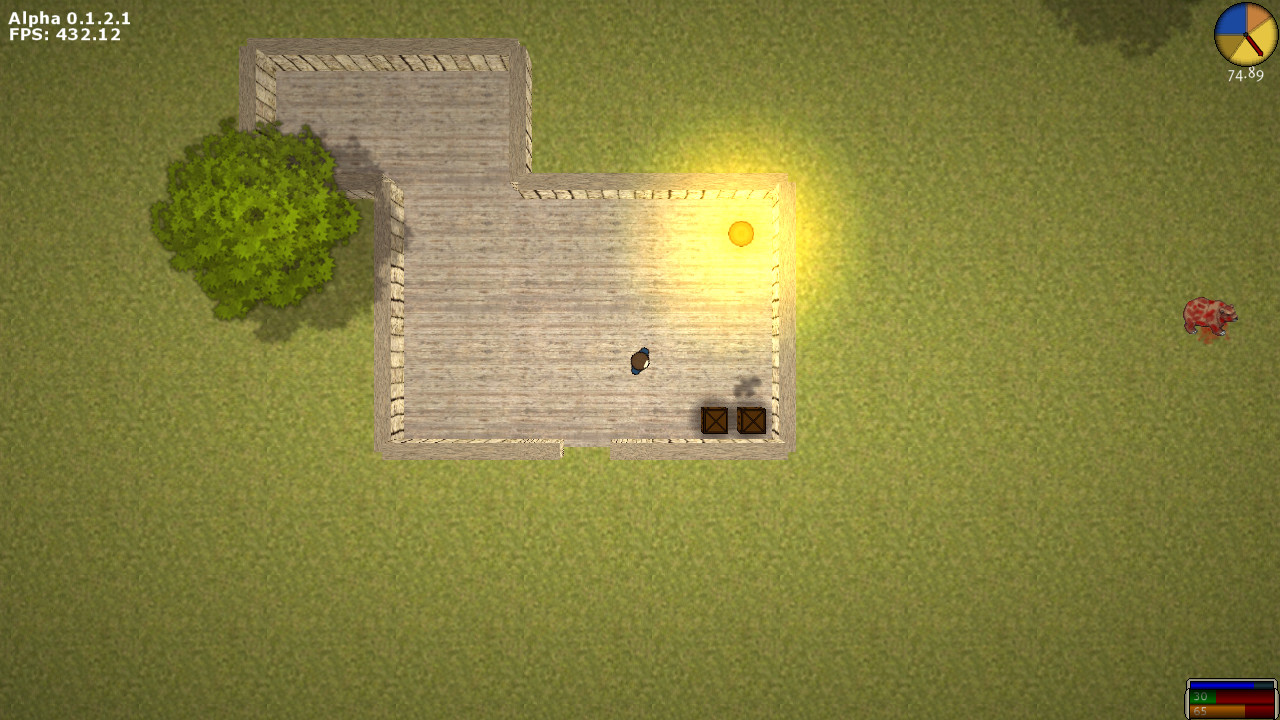Click the green health number 30
Viewport: 1280px width, 720px height.
click(1200, 697)
